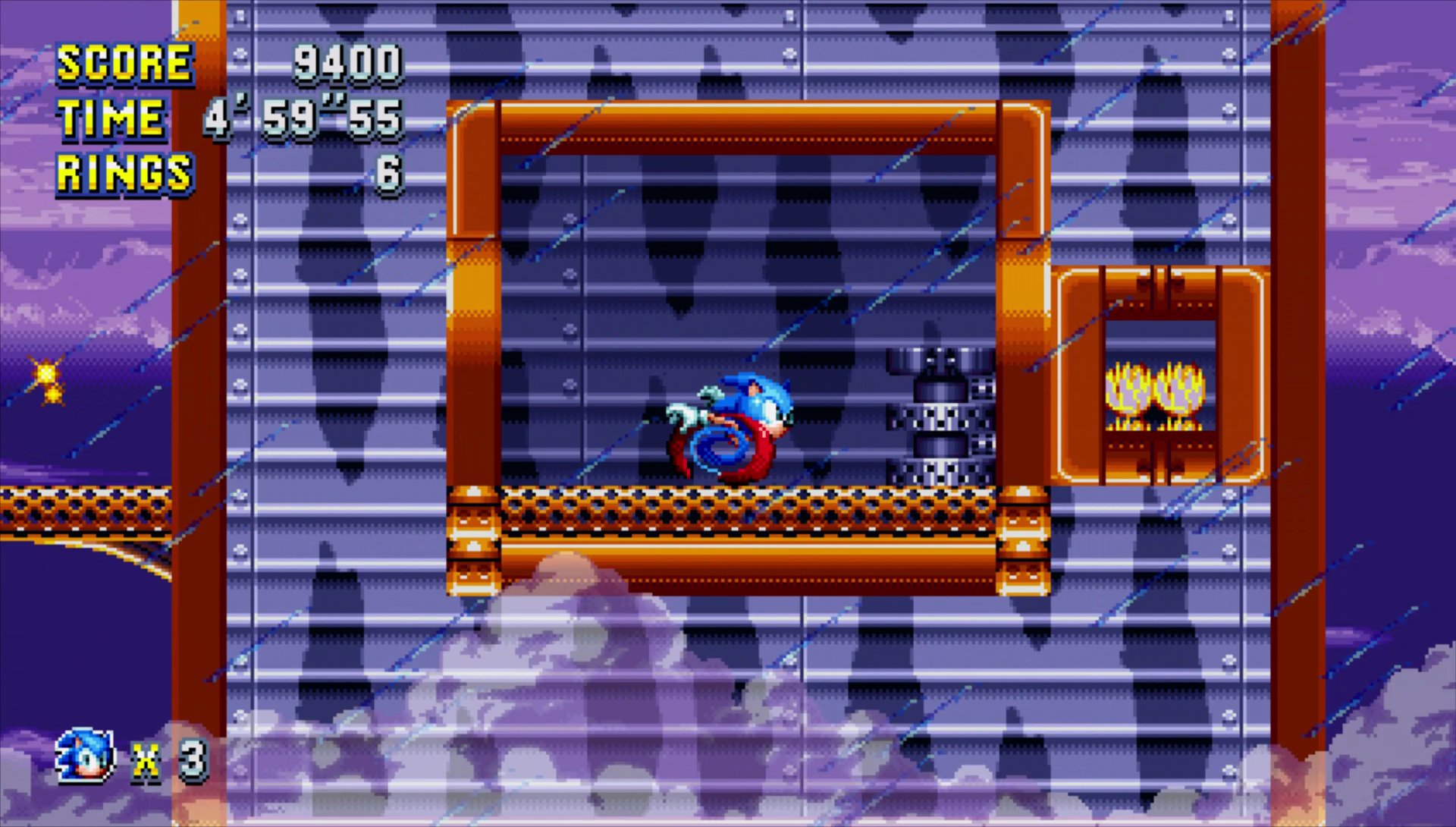Expand the ring count showing 6

[x=388, y=173]
